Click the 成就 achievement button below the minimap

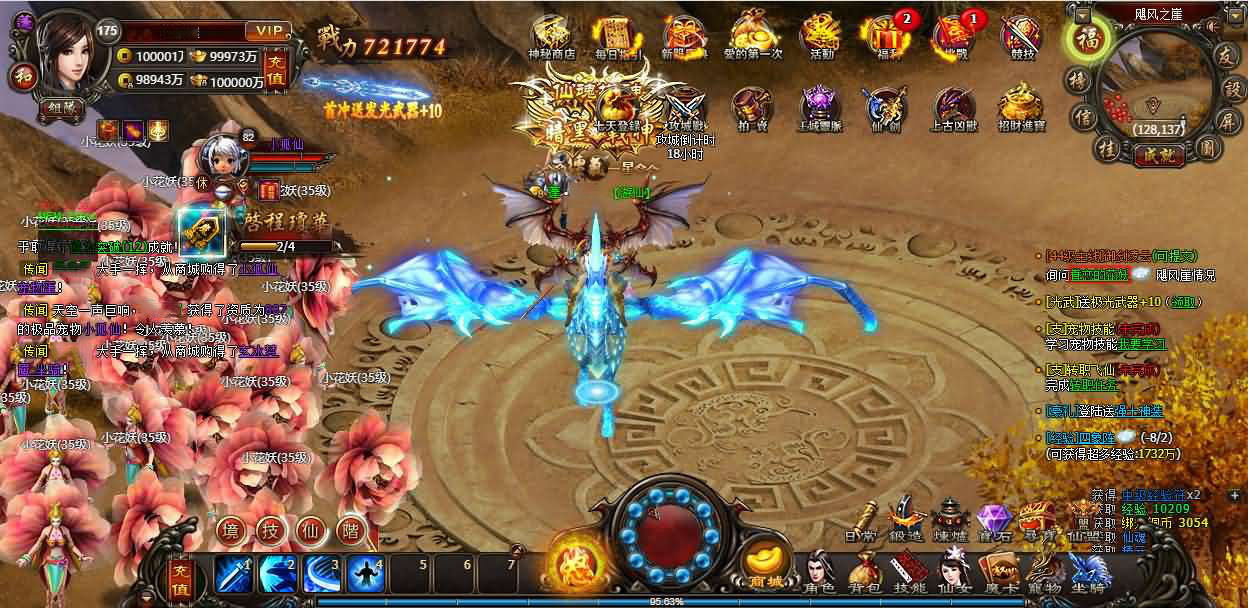pyautogui.click(x=1145, y=154)
